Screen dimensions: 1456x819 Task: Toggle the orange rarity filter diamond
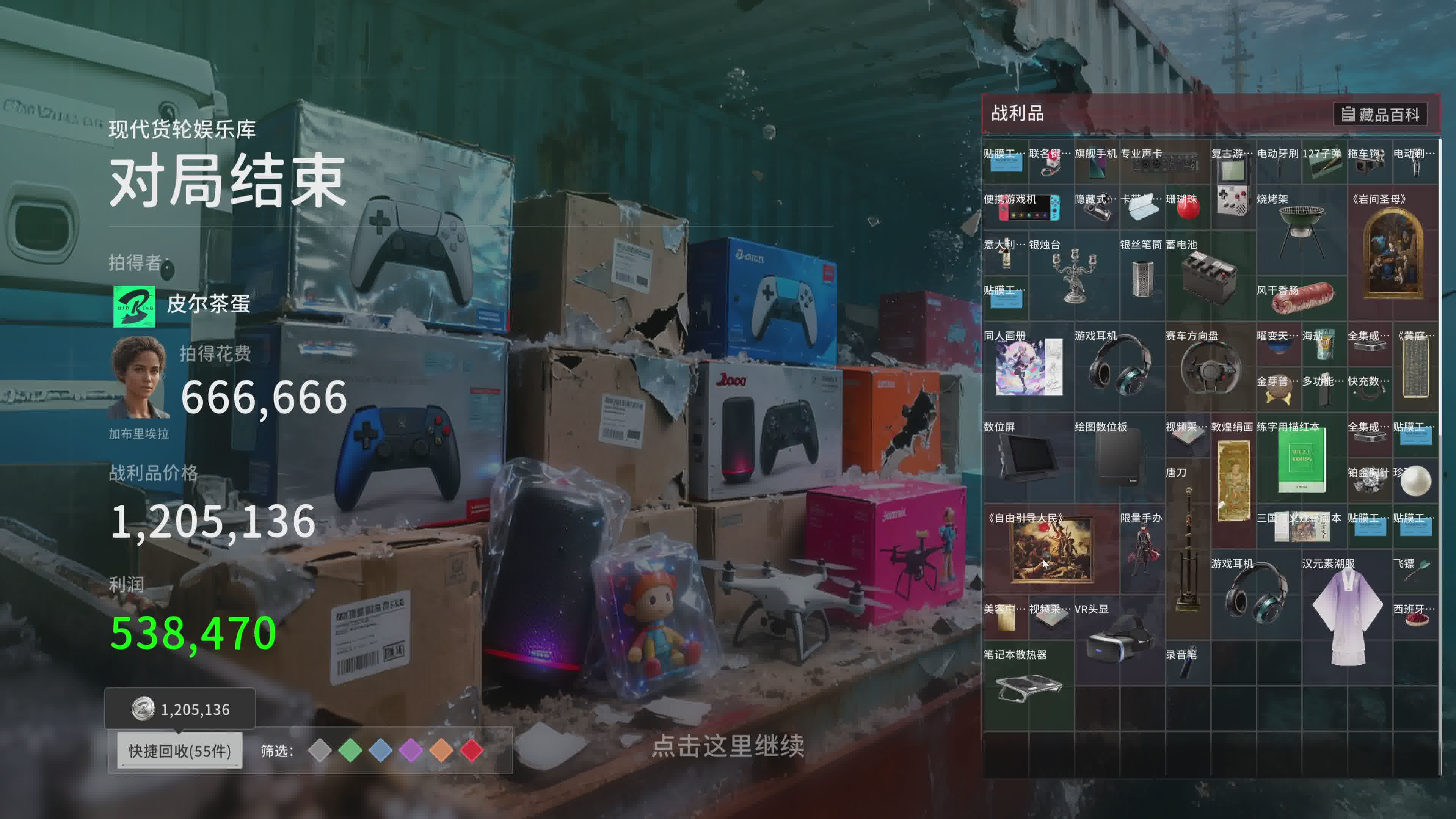441,751
